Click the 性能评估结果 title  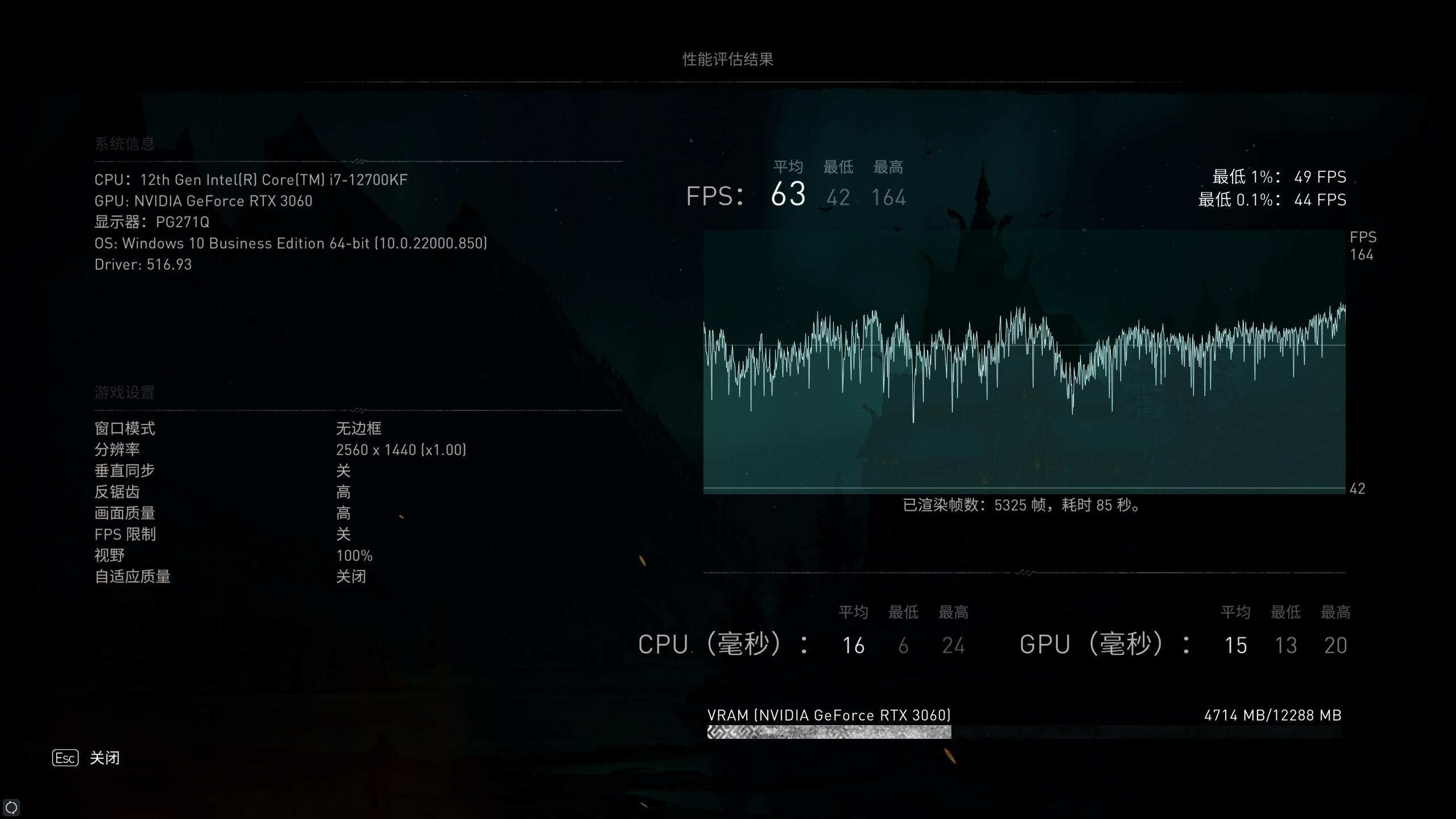(x=728, y=59)
